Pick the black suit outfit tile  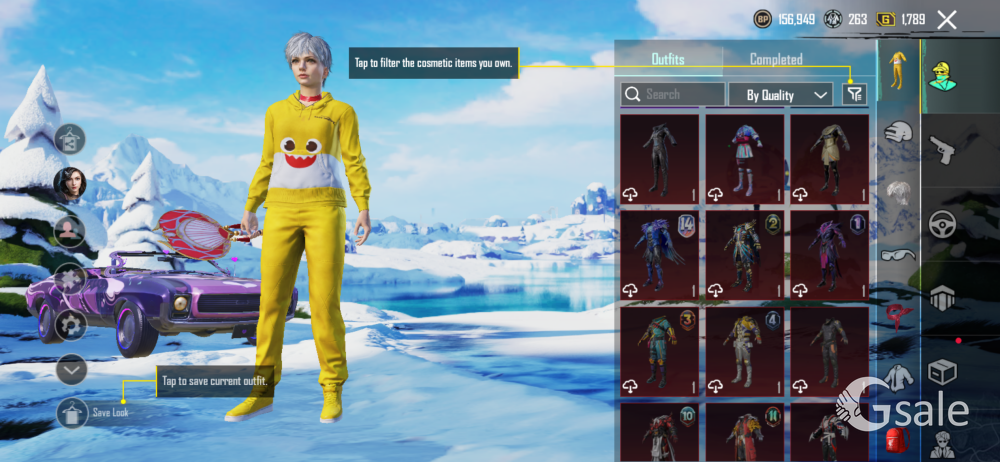pyautogui.click(x=659, y=159)
